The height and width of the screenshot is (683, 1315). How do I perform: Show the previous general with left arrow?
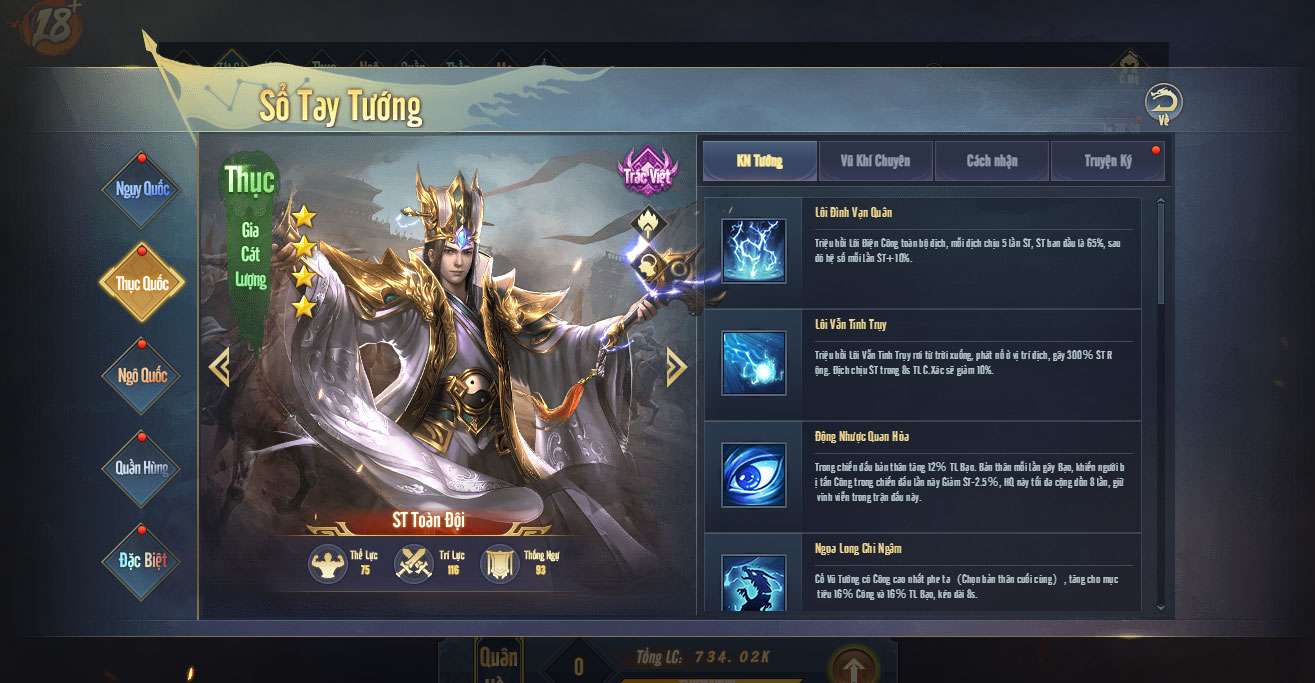tap(219, 366)
